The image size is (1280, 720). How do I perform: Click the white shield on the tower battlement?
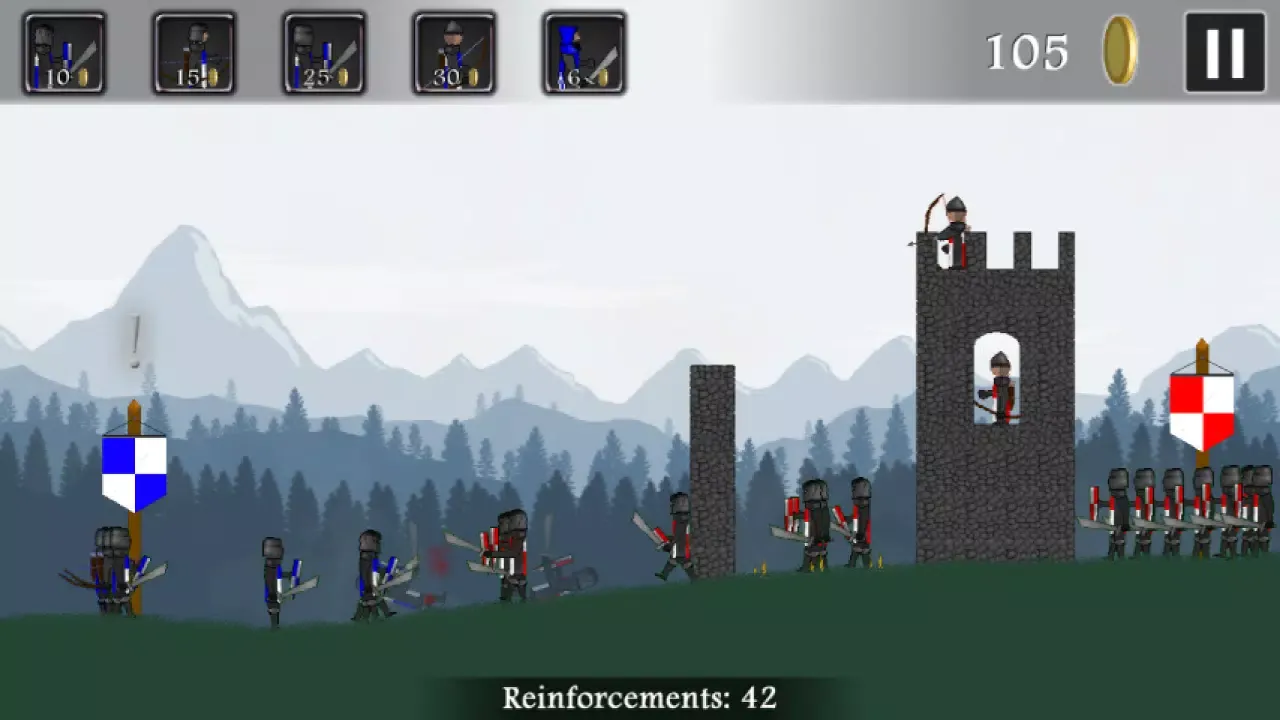click(944, 255)
